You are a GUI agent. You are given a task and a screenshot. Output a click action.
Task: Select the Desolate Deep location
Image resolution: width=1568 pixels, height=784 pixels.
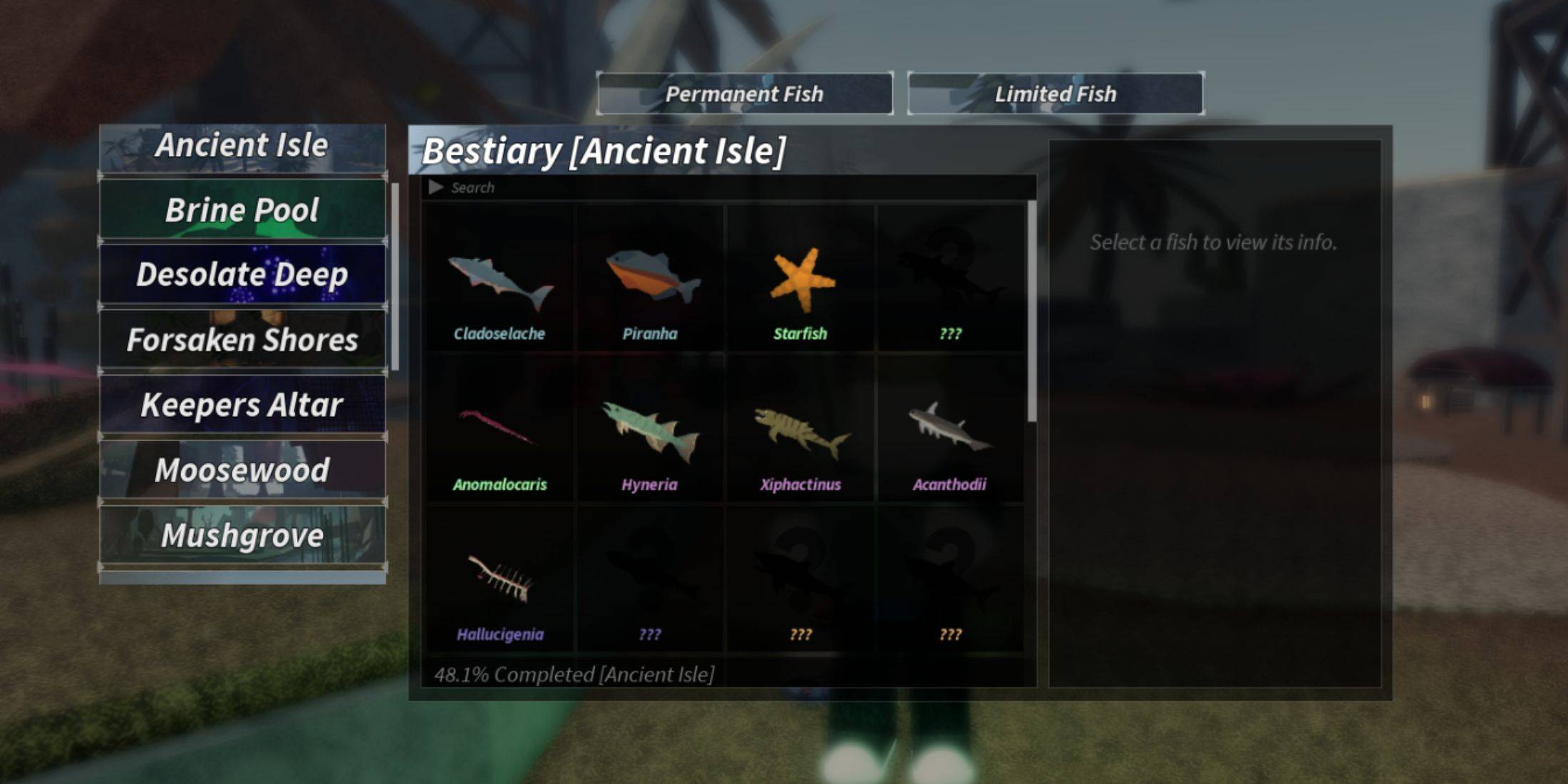[242, 274]
